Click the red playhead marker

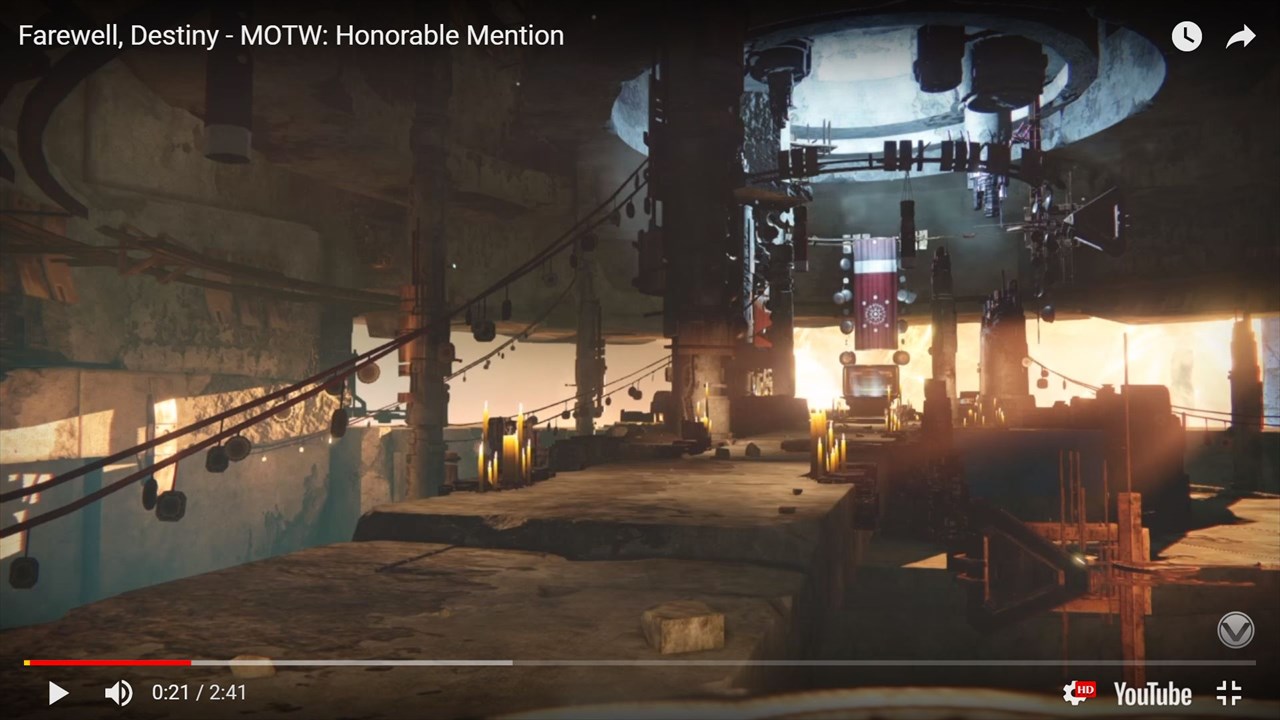(x=190, y=662)
